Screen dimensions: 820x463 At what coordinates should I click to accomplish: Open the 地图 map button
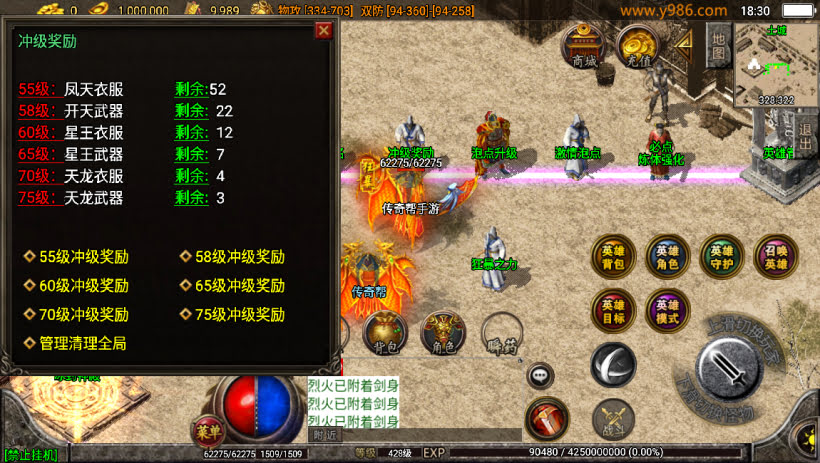(718, 43)
